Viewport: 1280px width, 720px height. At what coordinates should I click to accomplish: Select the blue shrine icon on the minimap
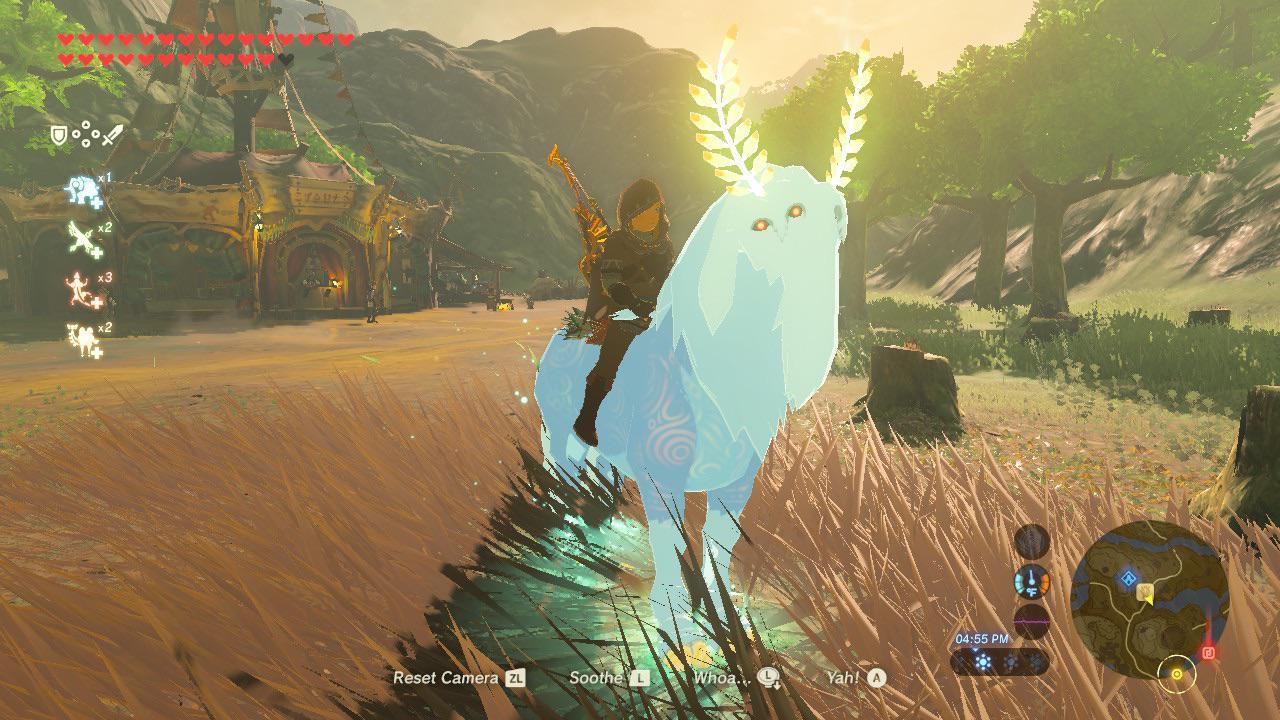[1128, 577]
